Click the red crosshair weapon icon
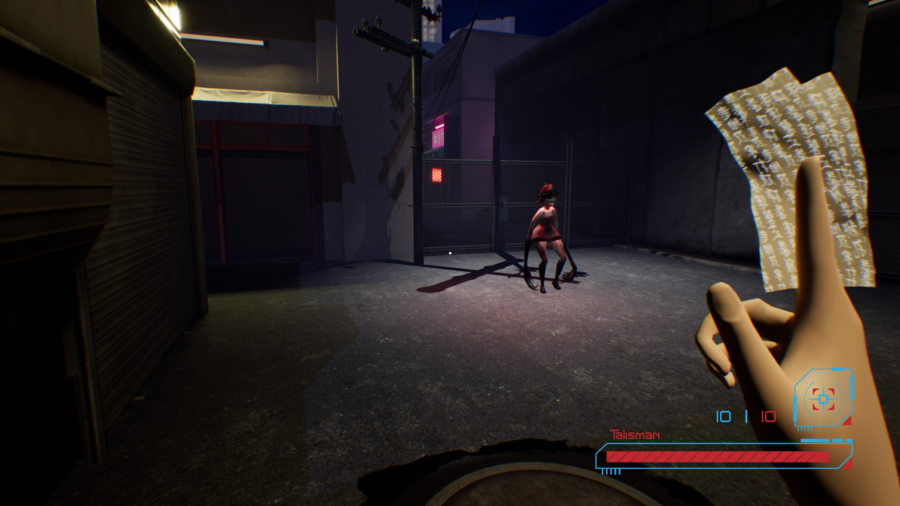Viewport: 900px width, 506px height. pos(823,399)
